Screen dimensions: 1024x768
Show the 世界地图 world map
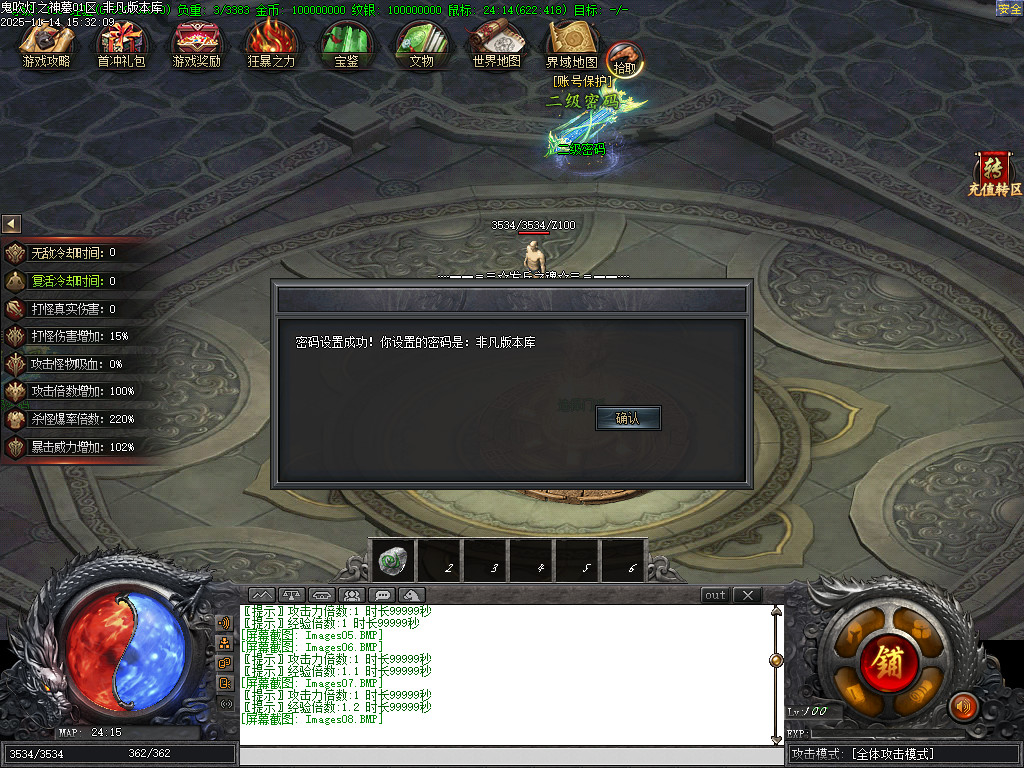point(496,45)
